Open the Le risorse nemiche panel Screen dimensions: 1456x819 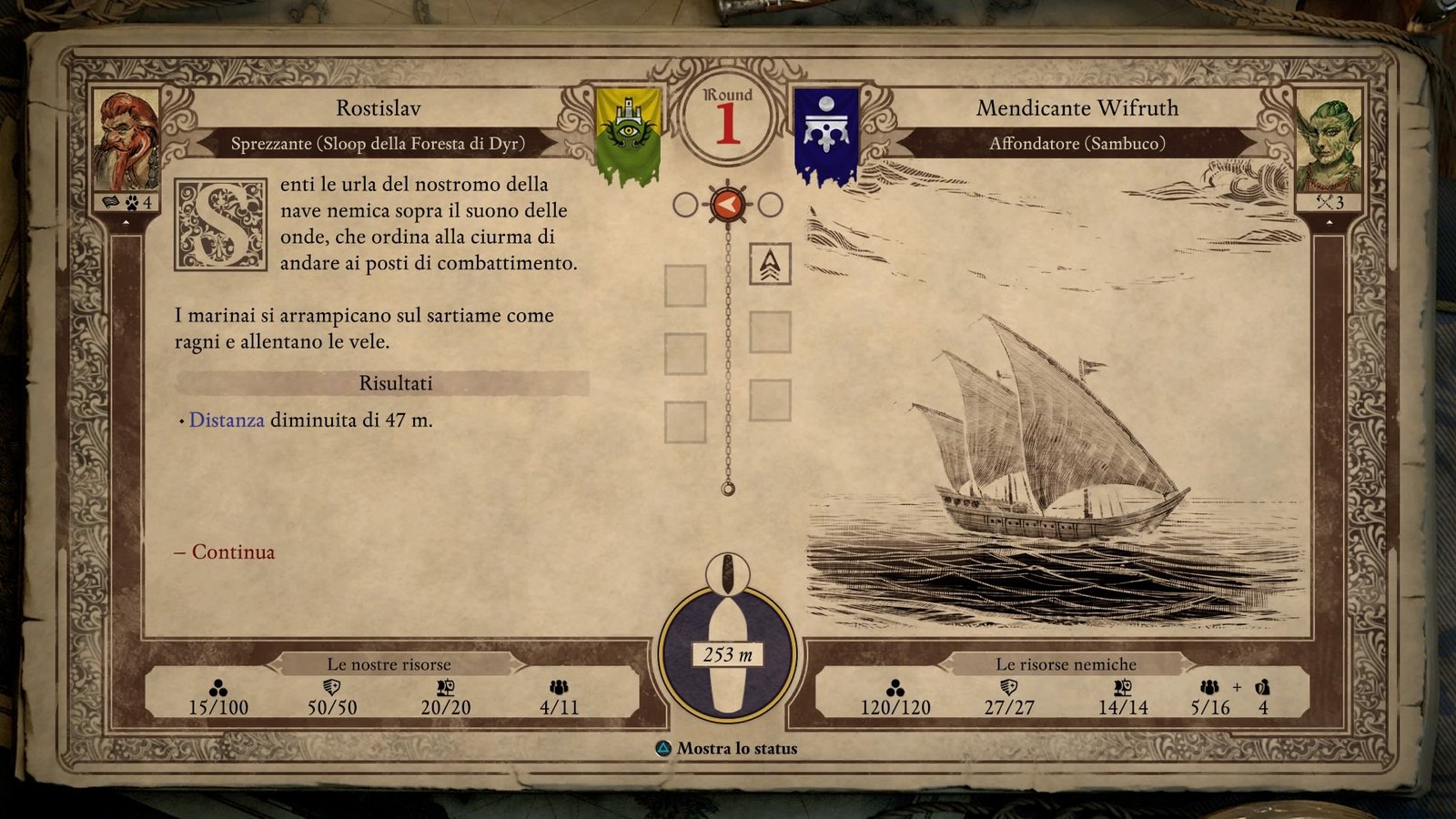click(x=1066, y=664)
